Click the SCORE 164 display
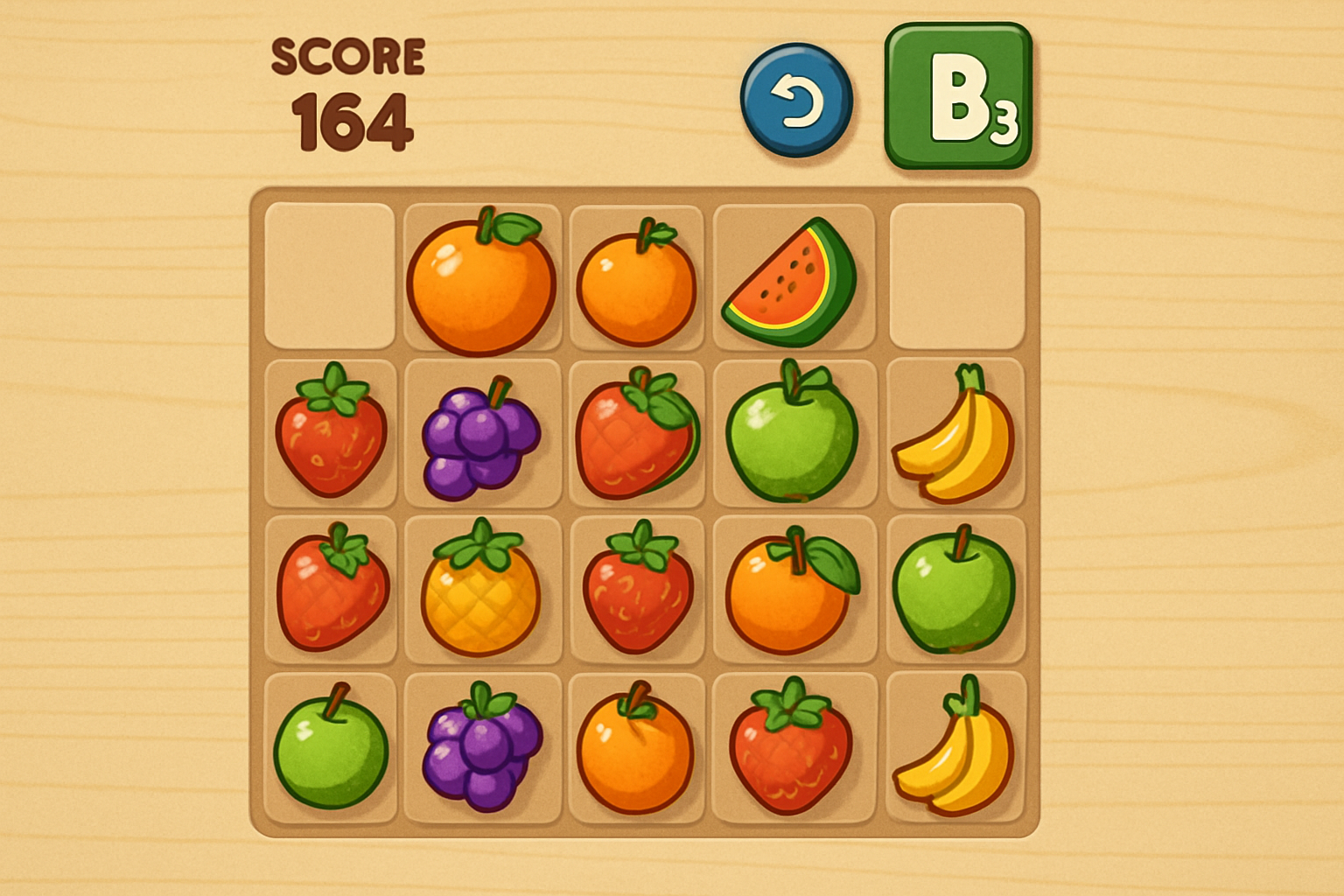Image resolution: width=1344 pixels, height=896 pixels. [x=348, y=87]
